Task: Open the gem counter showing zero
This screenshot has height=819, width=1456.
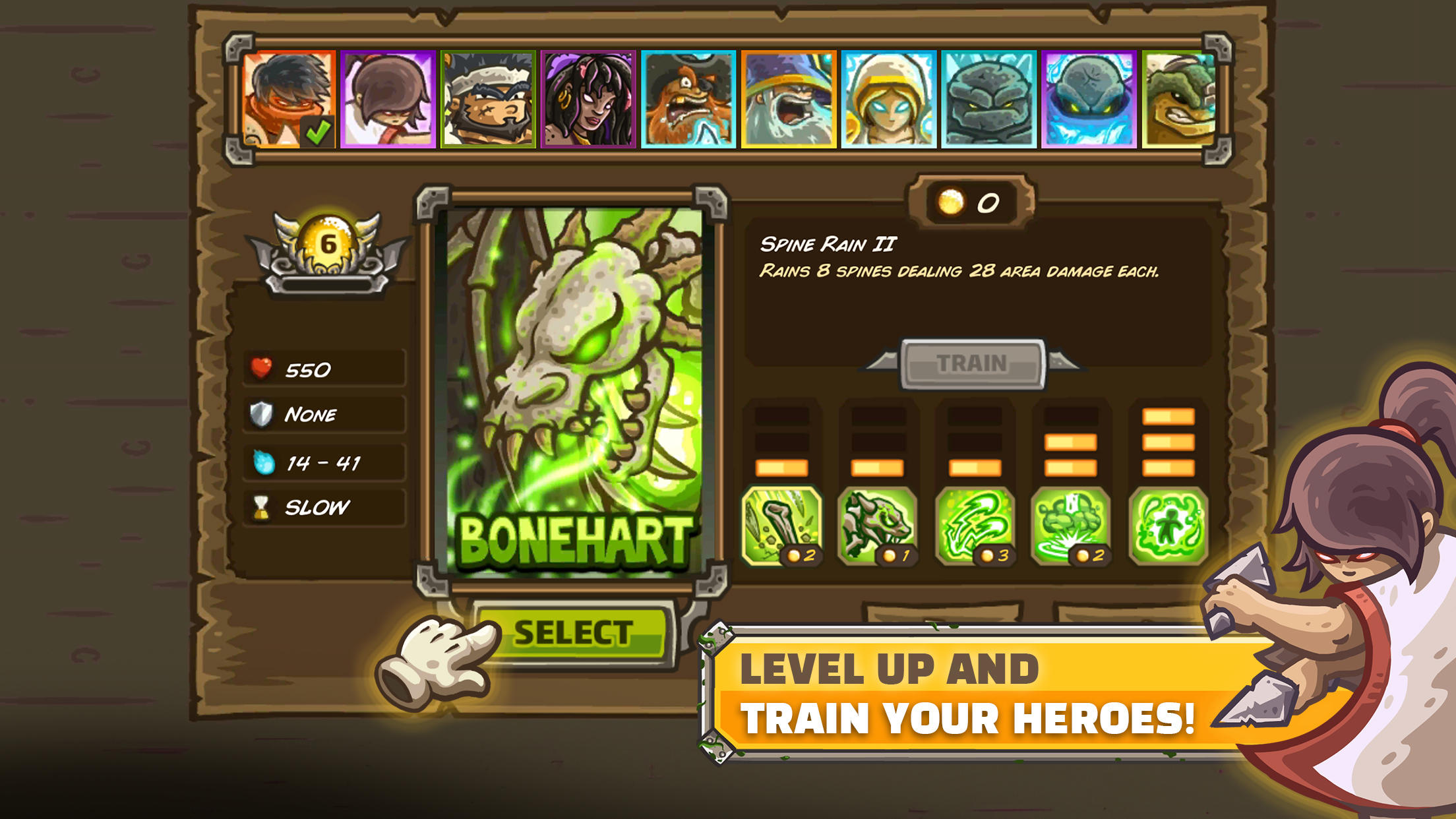Action: tap(969, 202)
